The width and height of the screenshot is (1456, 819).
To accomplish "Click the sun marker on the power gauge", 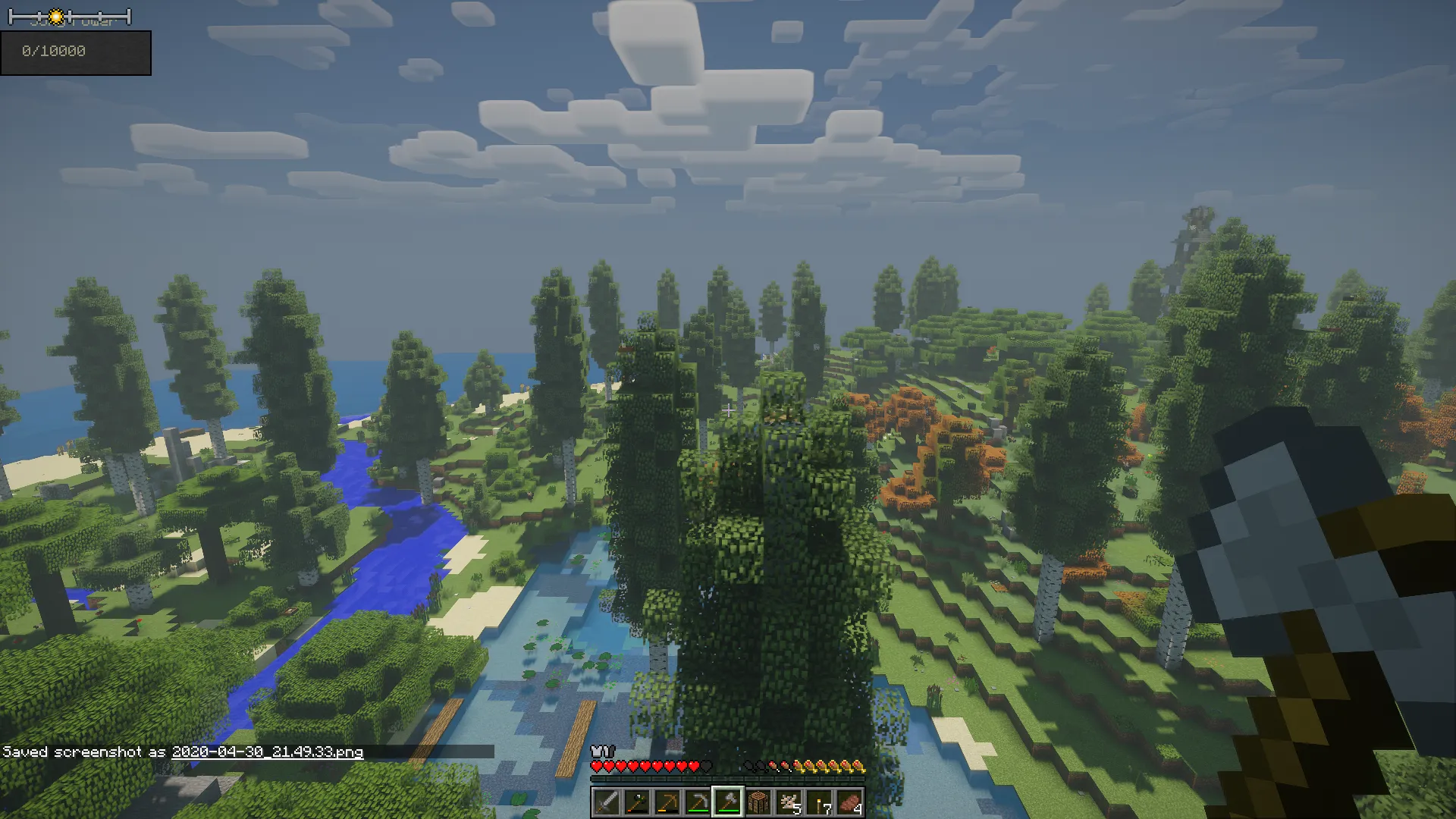I will [56, 16].
